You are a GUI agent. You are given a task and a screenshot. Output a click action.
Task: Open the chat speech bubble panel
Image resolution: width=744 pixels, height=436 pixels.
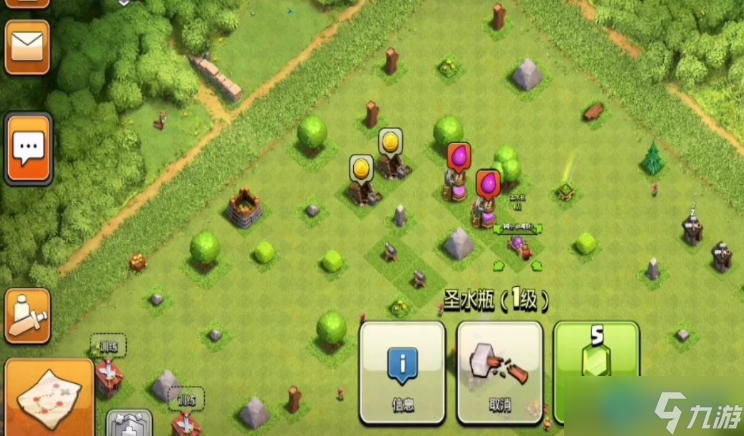coord(28,149)
